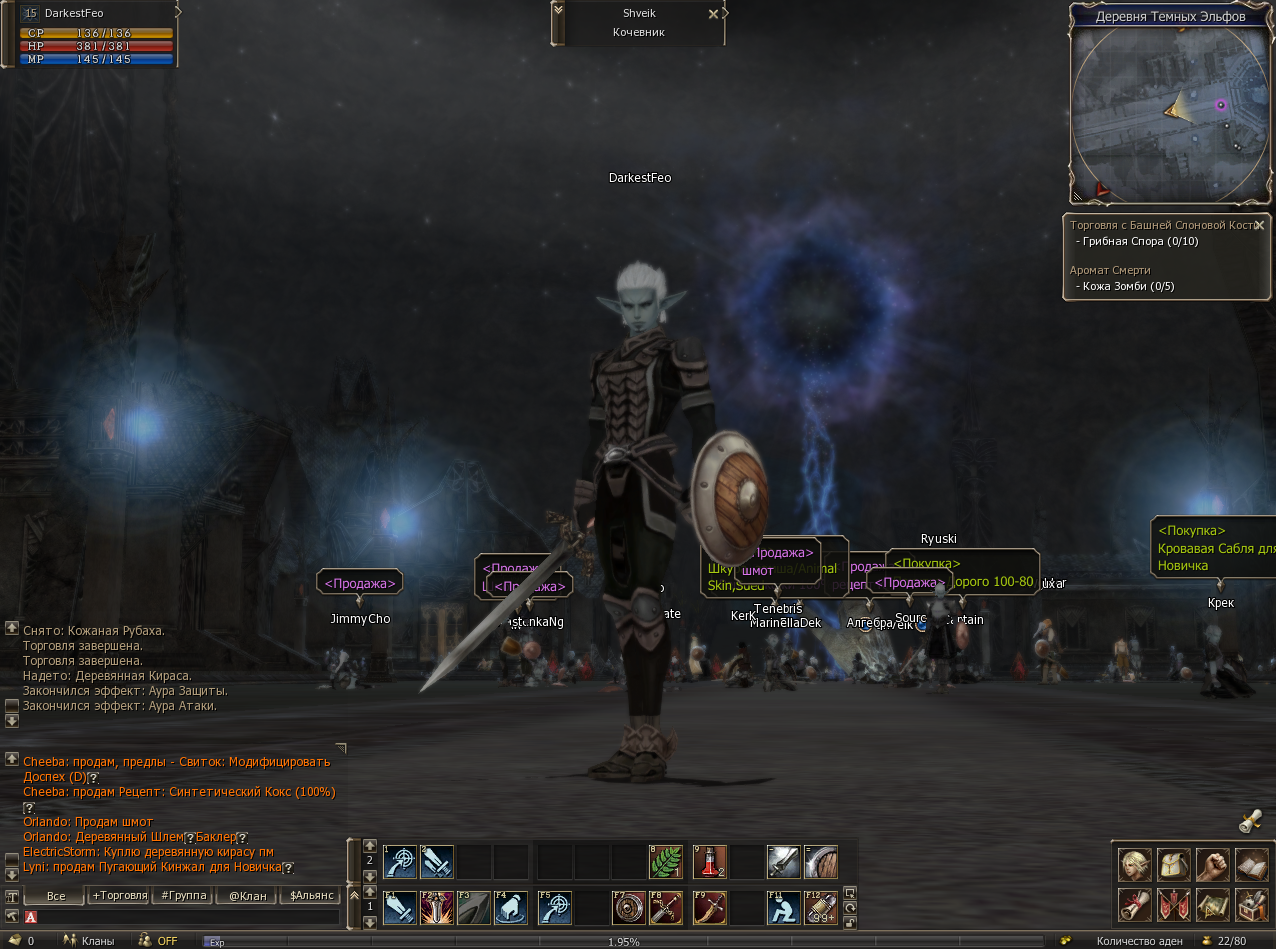This screenshot has height=949, width=1276.
Task: Open the system menu chest icon
Action: tap(1252, 905)
